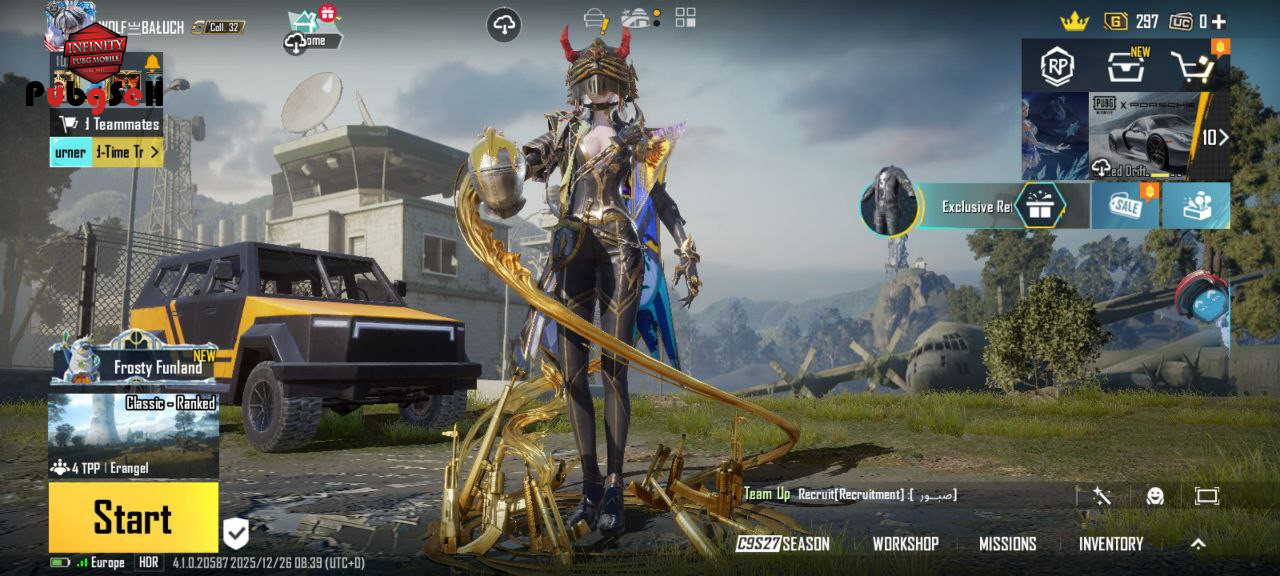Open the crate box with NEW label
This screenshot has height=576, width=1280.
(1126, 67)
